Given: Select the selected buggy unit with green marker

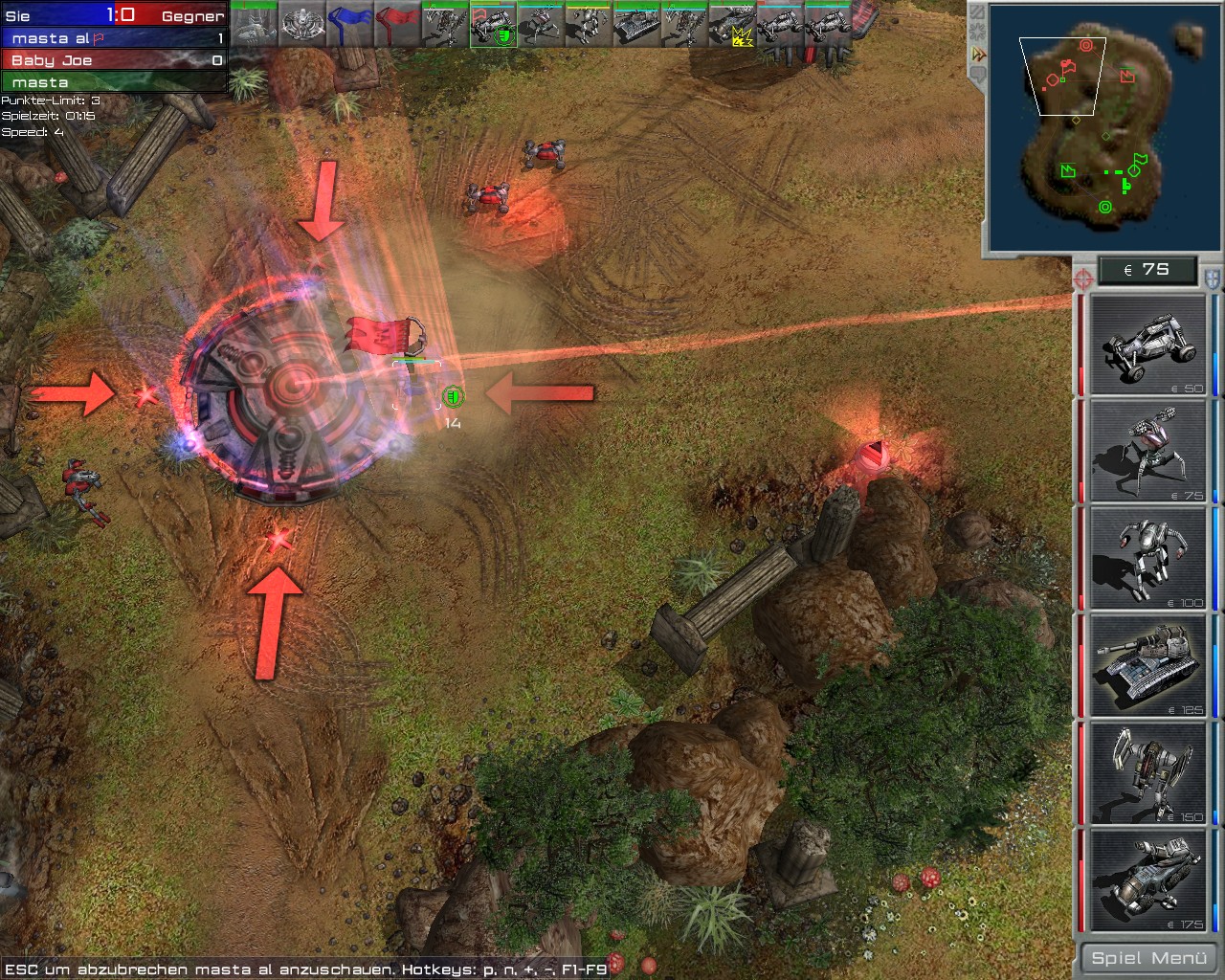Looking at the screenshot, I should 418,385.
